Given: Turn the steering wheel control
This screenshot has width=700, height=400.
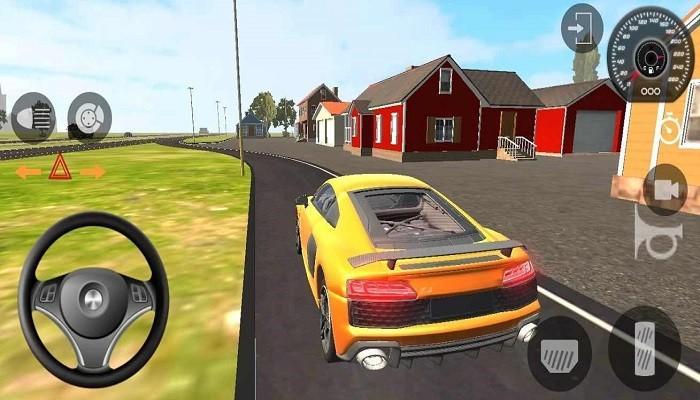Looking at the screenshot, I should (93, 299).
